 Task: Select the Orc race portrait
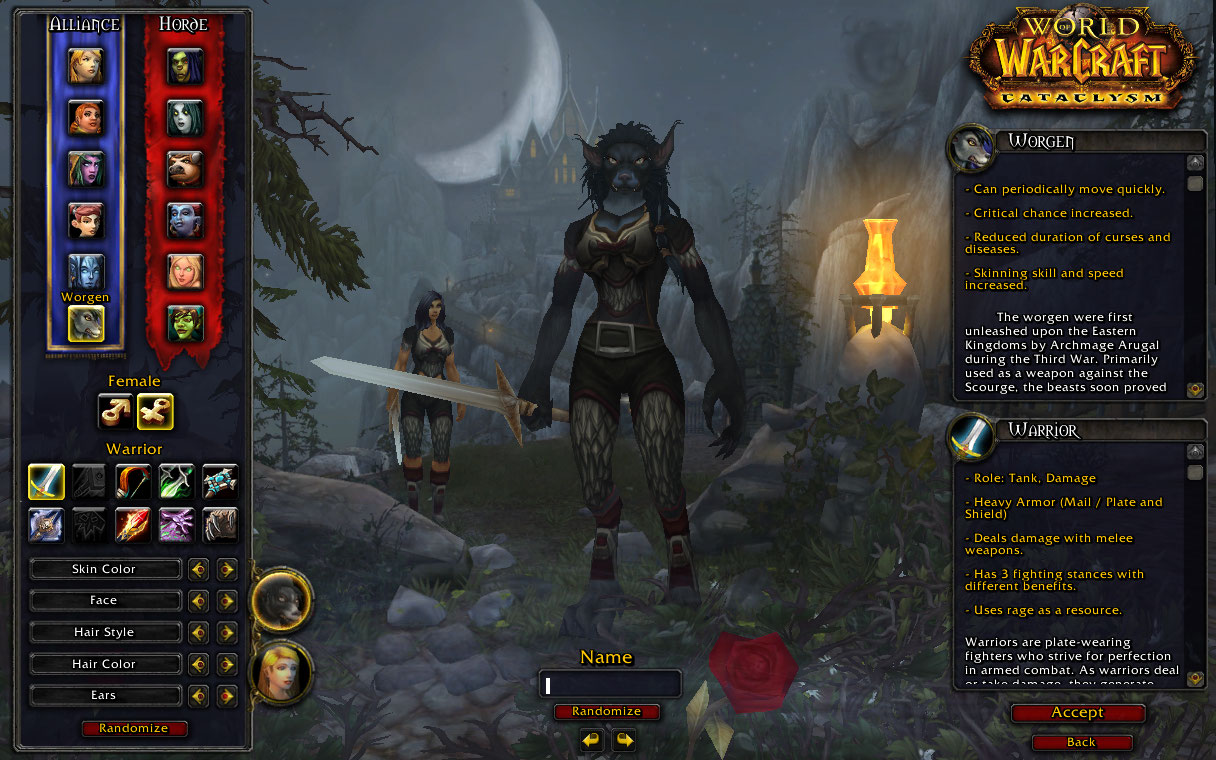click(x=185, y=65)
